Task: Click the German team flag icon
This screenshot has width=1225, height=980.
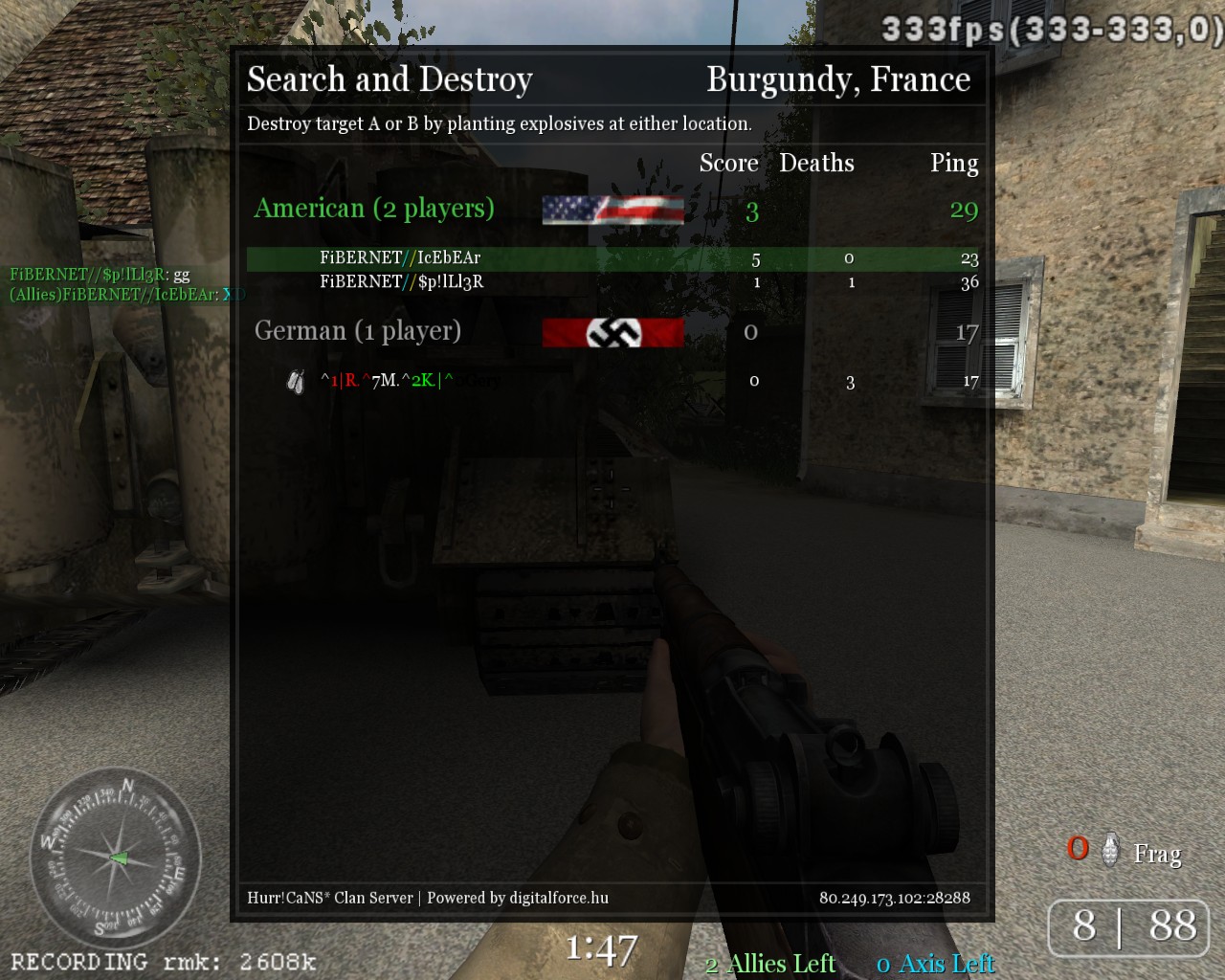Action: pos(612,332)
